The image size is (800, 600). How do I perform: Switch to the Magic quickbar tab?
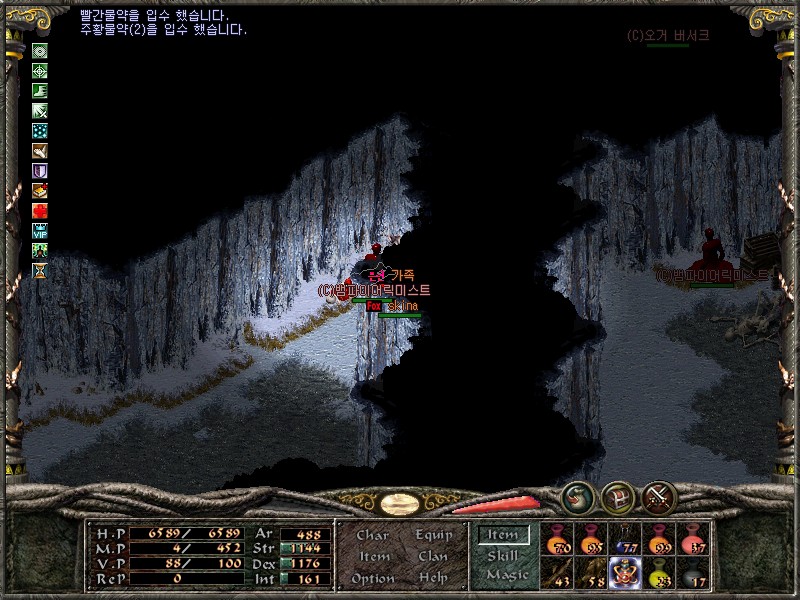506,575
